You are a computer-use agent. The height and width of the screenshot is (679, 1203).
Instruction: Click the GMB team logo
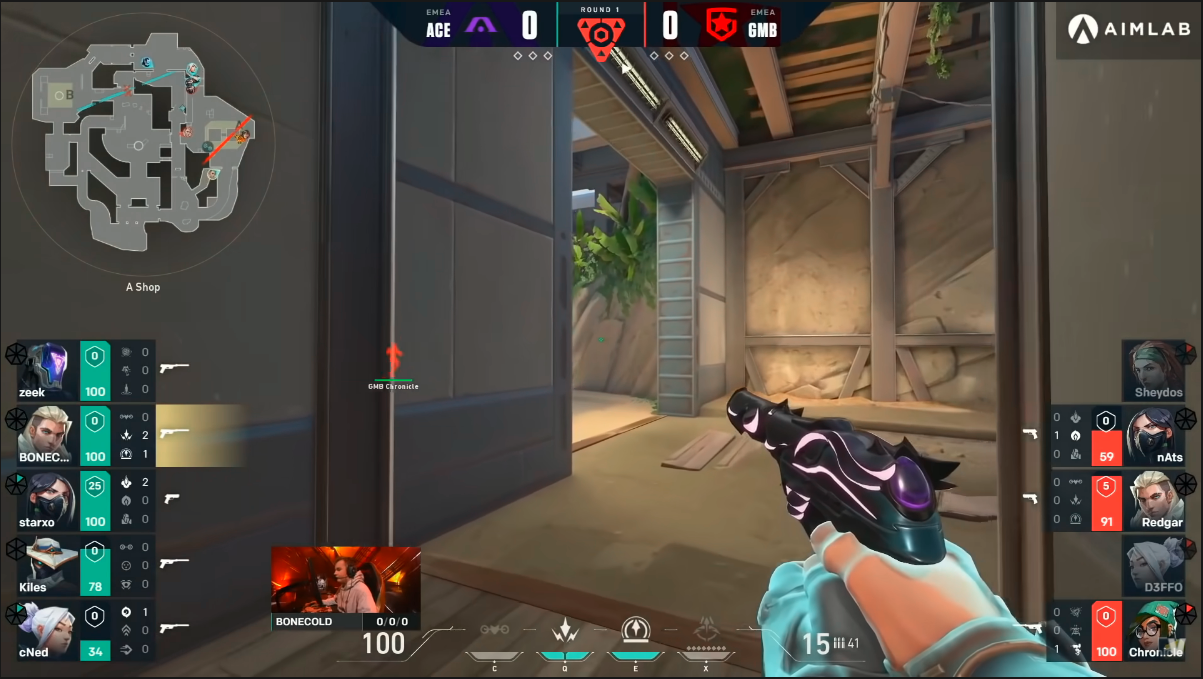click(x=720, y=24)
